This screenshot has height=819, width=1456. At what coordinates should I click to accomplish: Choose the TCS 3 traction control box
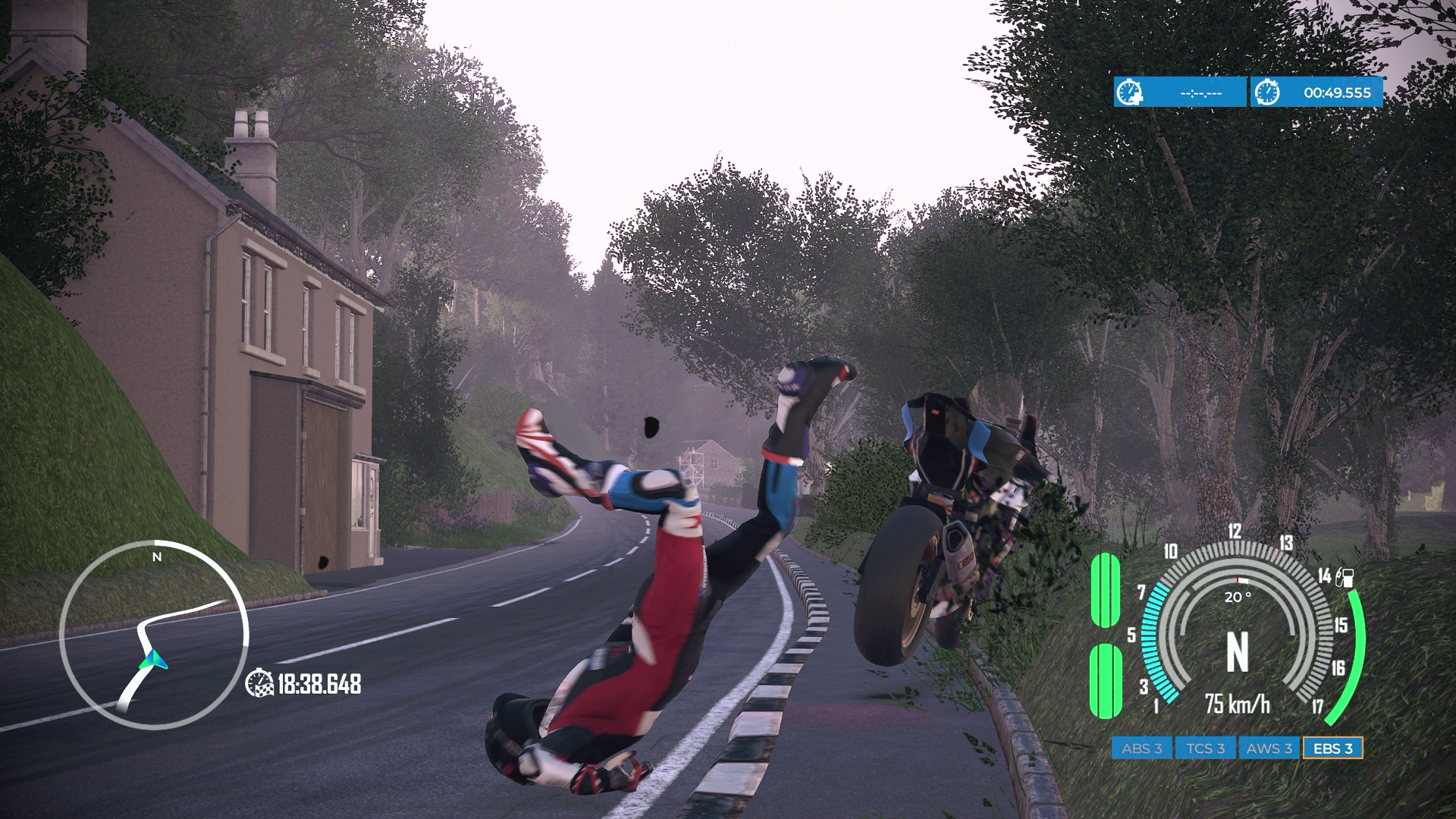[x=1206, y=748]
